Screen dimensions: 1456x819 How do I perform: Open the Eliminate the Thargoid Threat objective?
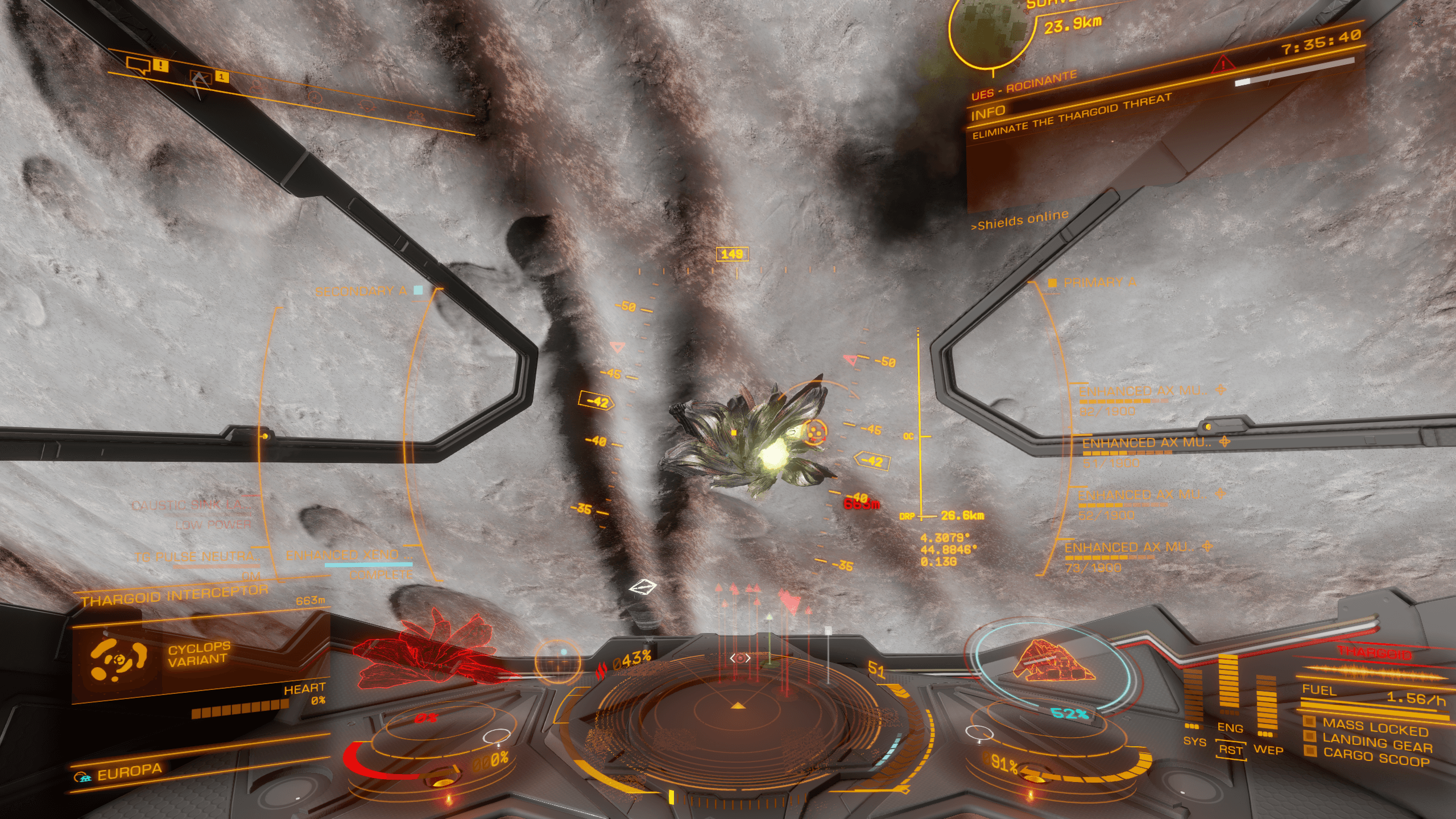1072,117
